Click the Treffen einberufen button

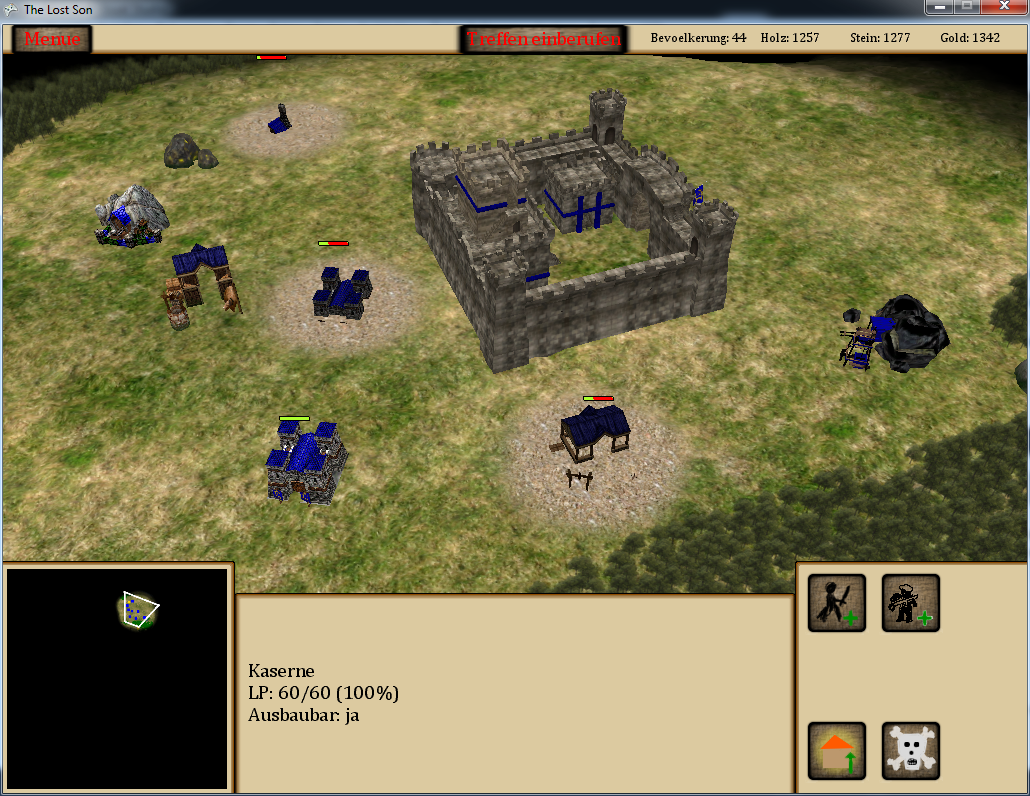pos(545,39)
